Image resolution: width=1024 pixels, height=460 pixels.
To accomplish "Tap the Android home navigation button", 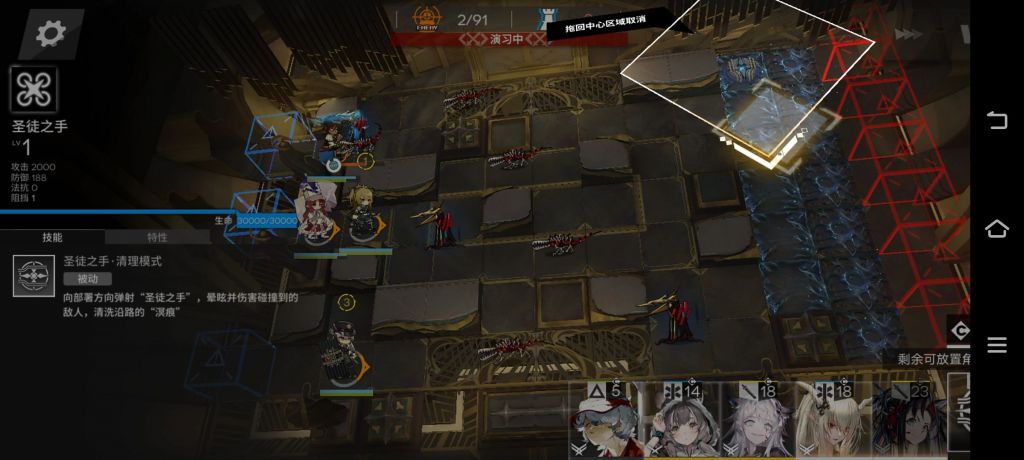I will point(997,229).
